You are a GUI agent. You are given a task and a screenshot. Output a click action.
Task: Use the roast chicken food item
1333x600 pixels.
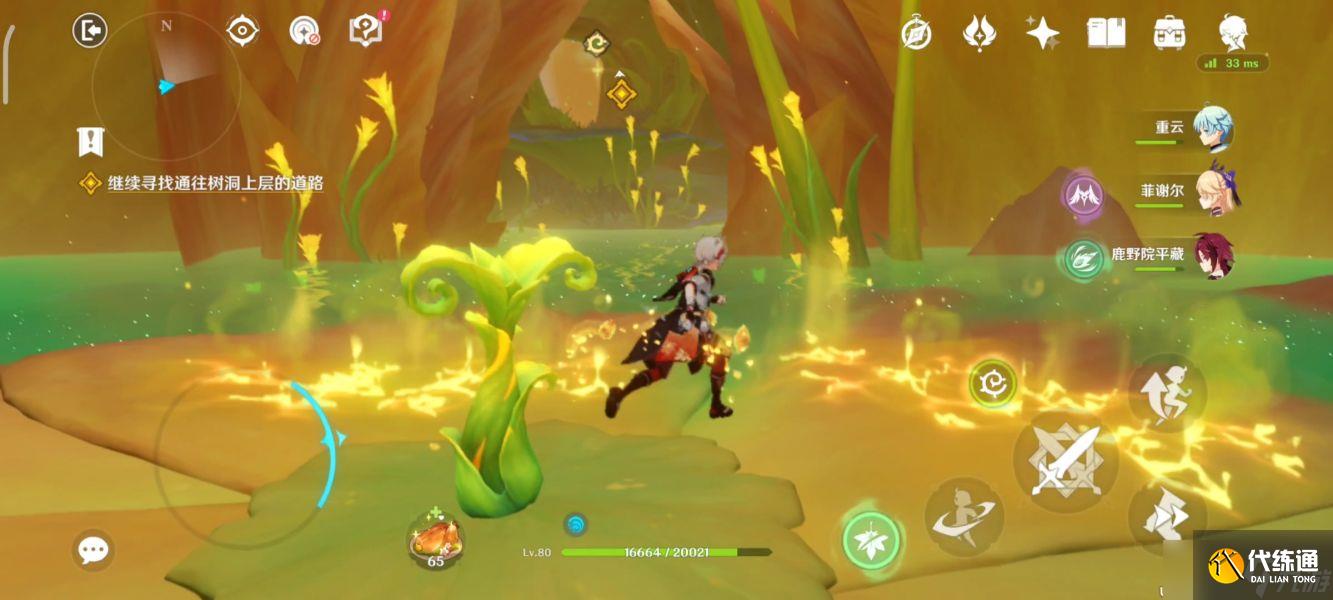click(x=435, y=542)
